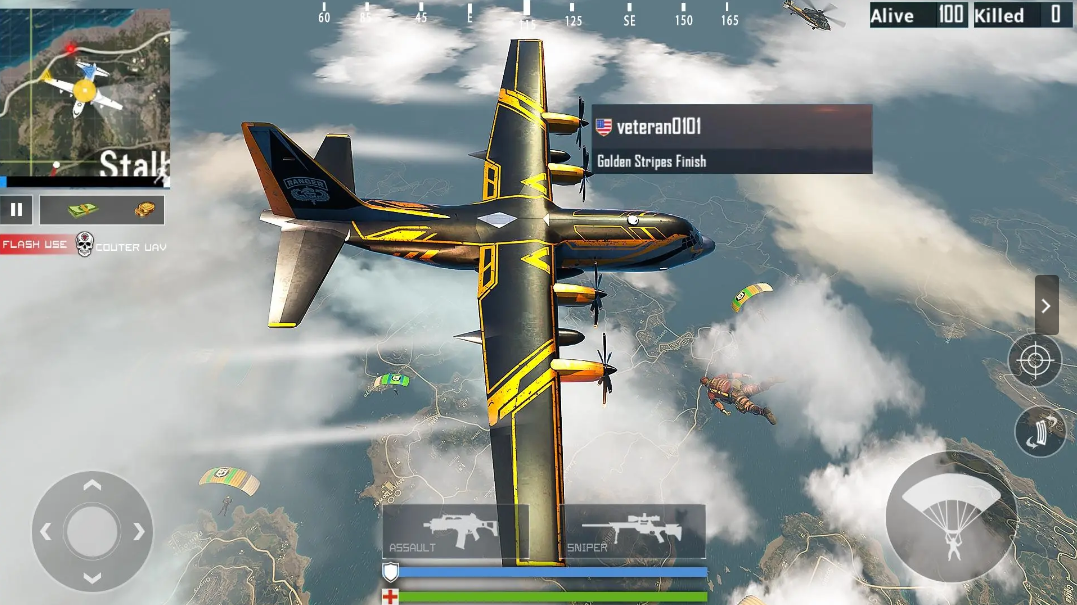Activate the Flash Use banner
The image size is (1077, 605).
coord(35,245)
